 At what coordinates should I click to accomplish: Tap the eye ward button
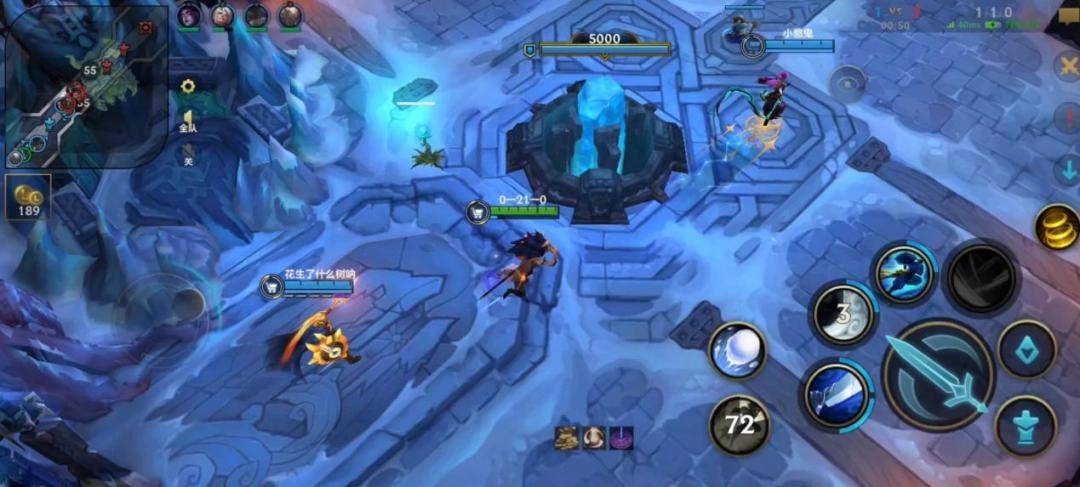848,84
